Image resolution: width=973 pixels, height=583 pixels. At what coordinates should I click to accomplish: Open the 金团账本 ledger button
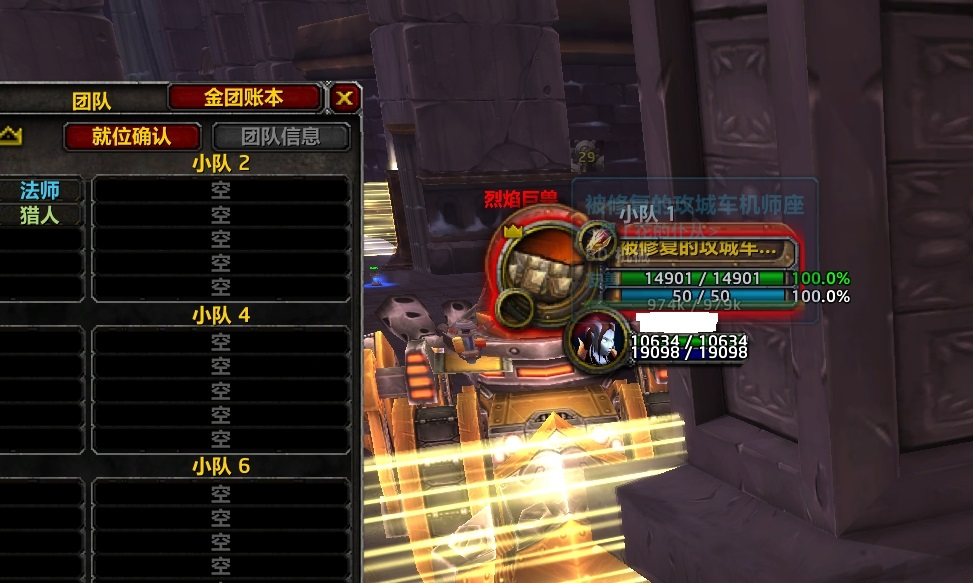(x=244, y=97)
